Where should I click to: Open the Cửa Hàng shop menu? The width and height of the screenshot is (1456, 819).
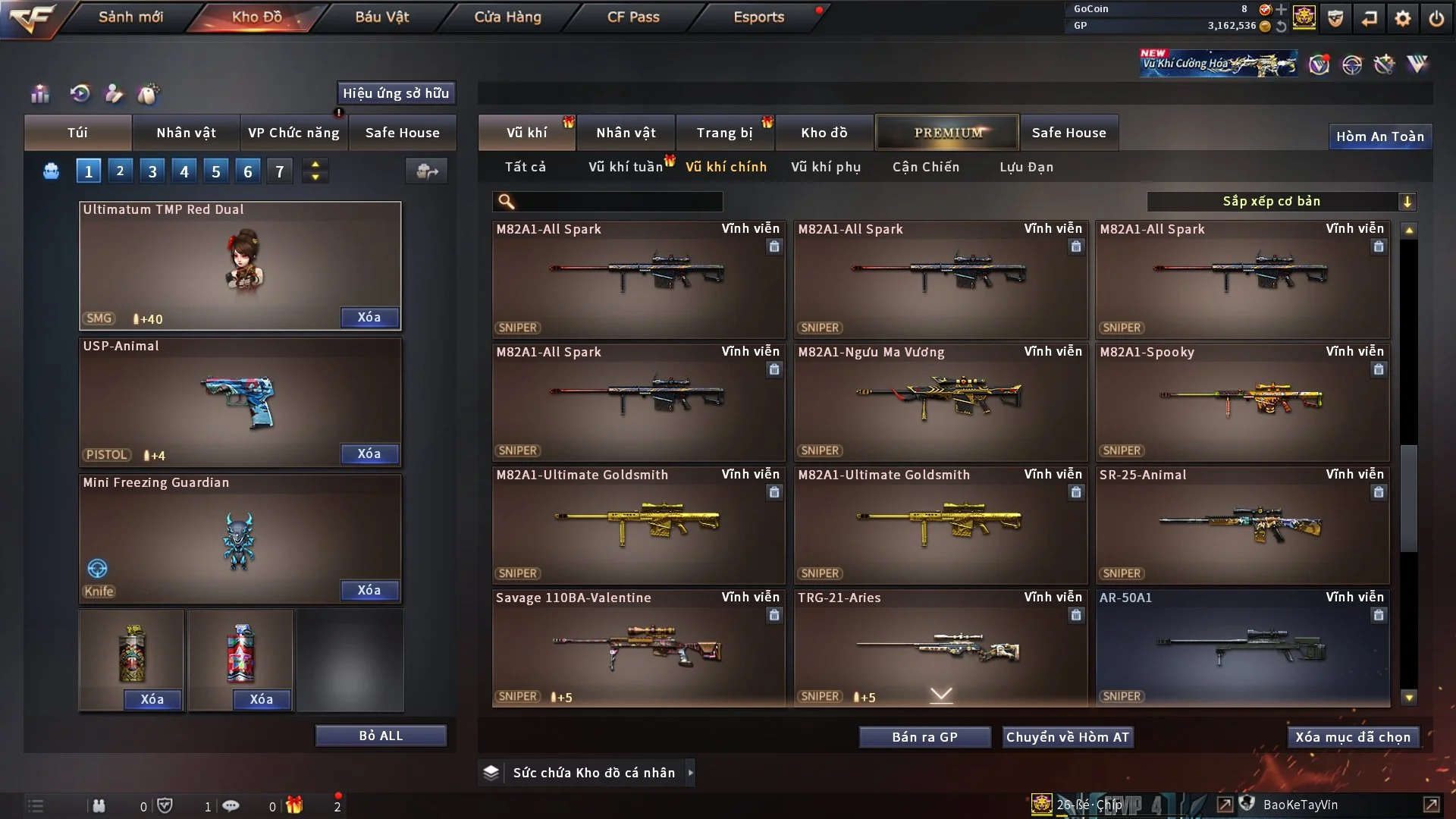click(x=507, y=17)
